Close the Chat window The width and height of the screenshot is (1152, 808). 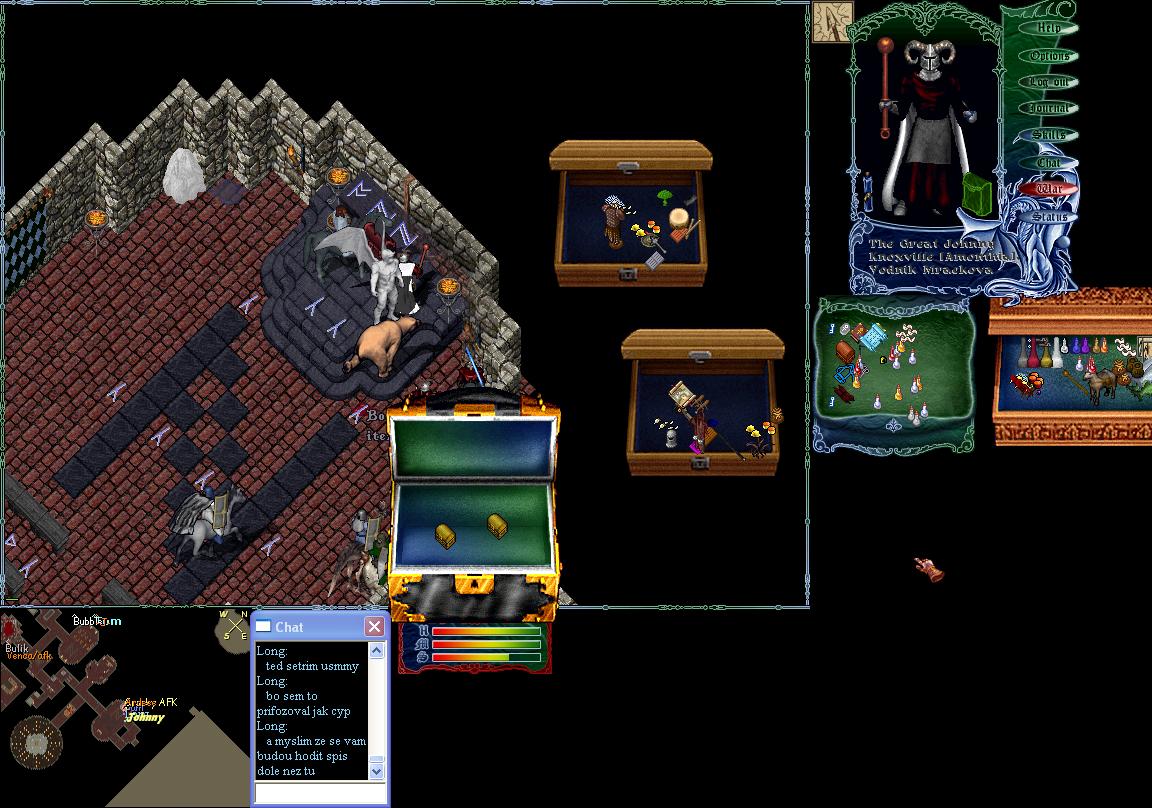(374, 627)
